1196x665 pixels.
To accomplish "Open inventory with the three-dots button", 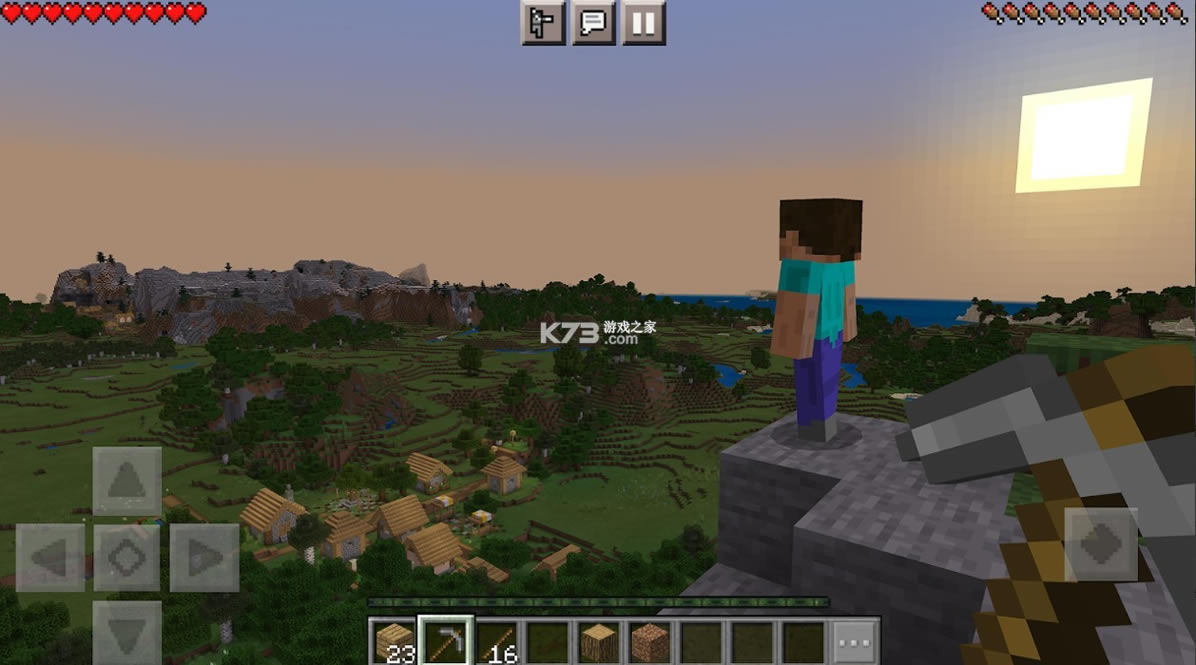I will (x=856, y=641).
